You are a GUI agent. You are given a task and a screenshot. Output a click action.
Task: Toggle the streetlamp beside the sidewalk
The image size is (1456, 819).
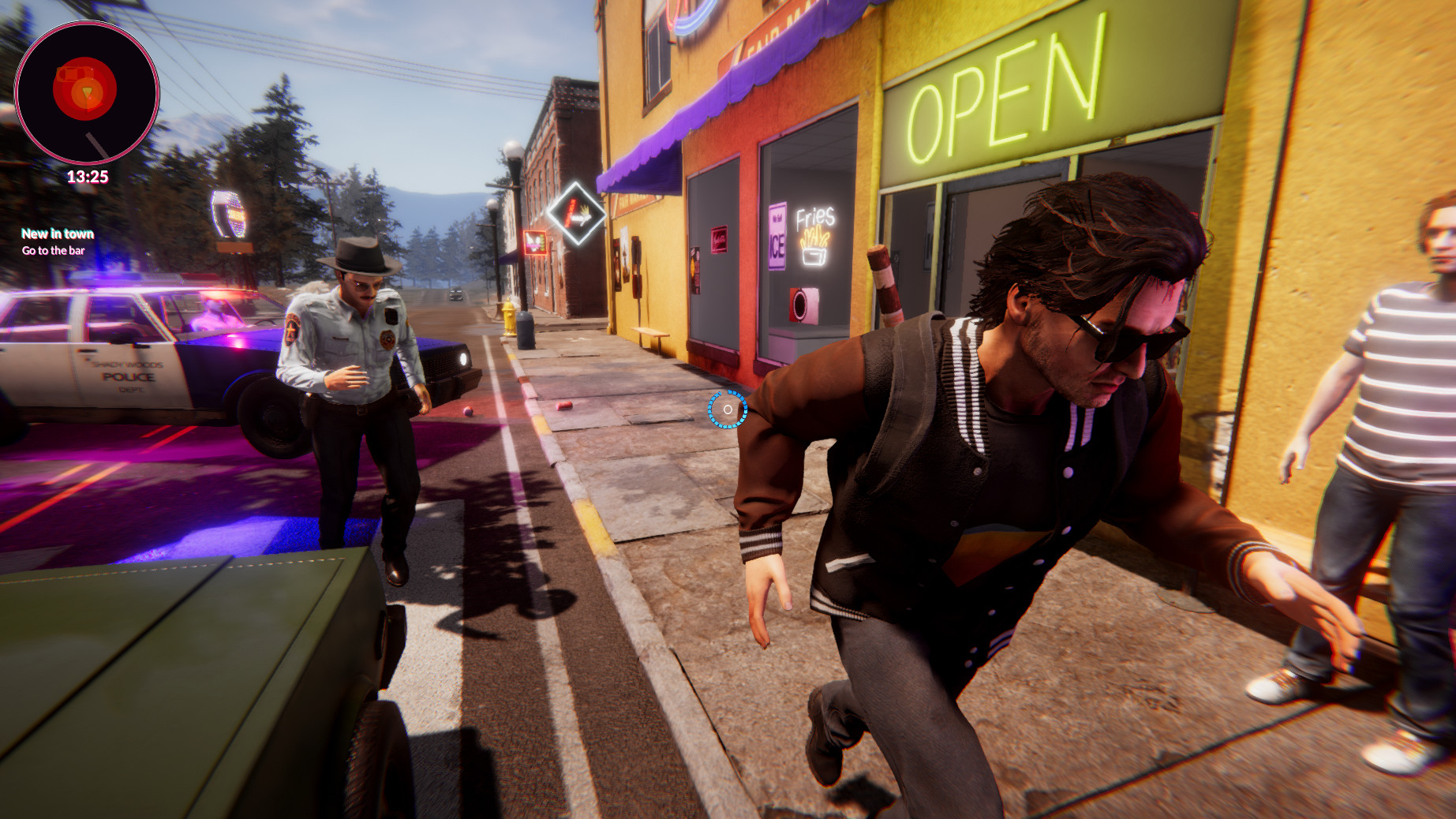coord(512,150)
